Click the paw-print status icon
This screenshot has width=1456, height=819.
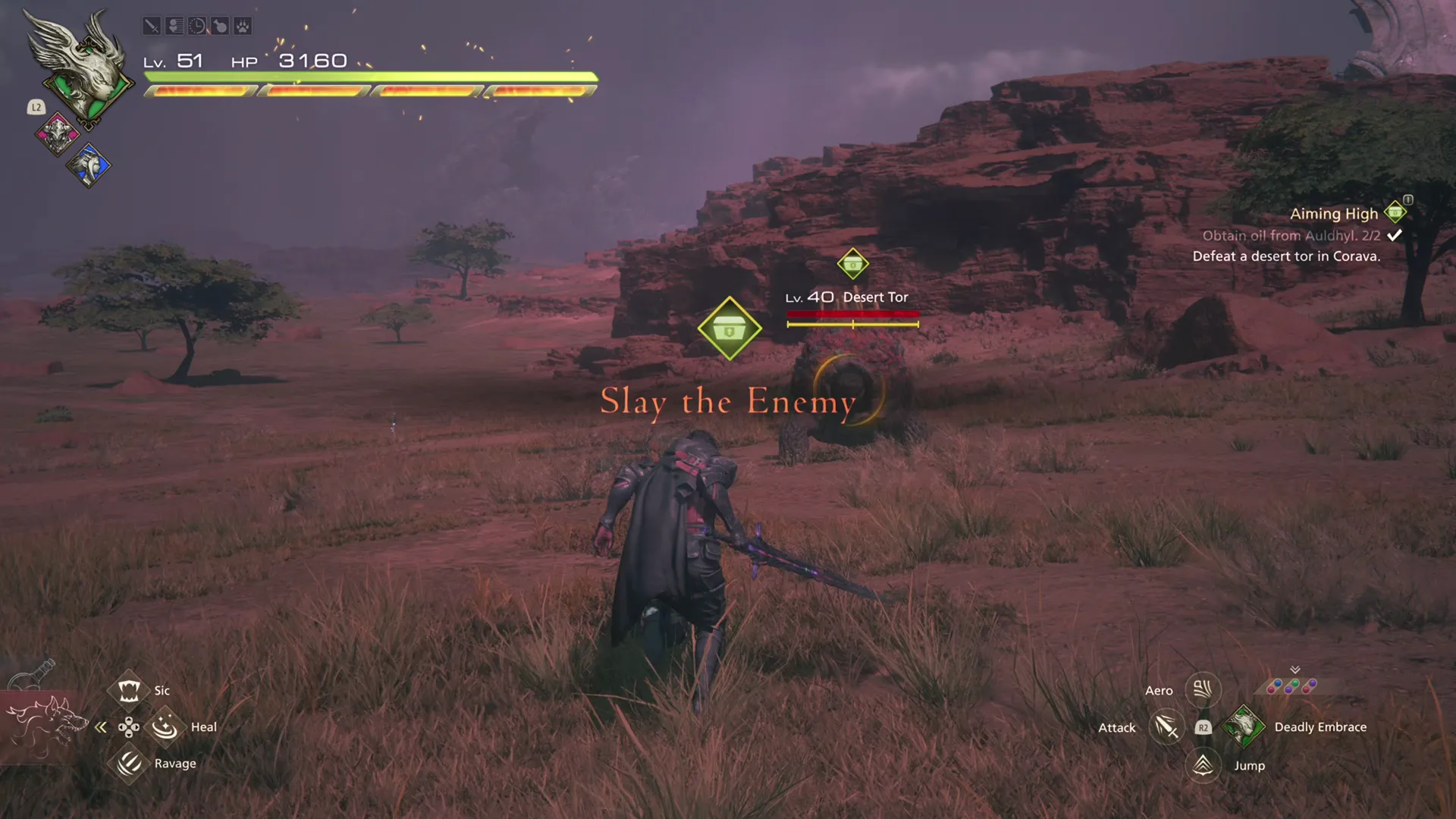242,26
